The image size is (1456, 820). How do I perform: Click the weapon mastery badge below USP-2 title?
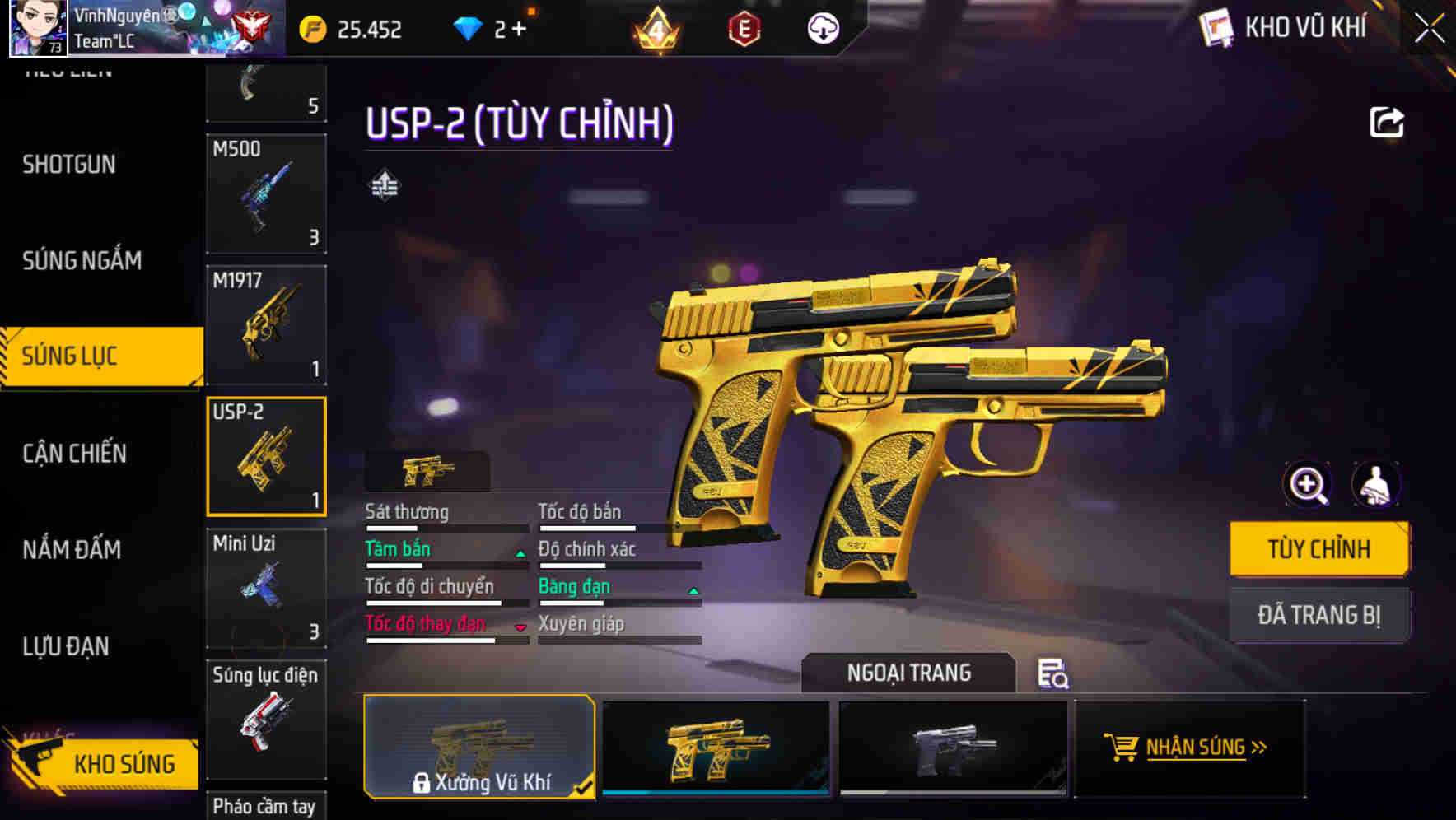(385, 183)
